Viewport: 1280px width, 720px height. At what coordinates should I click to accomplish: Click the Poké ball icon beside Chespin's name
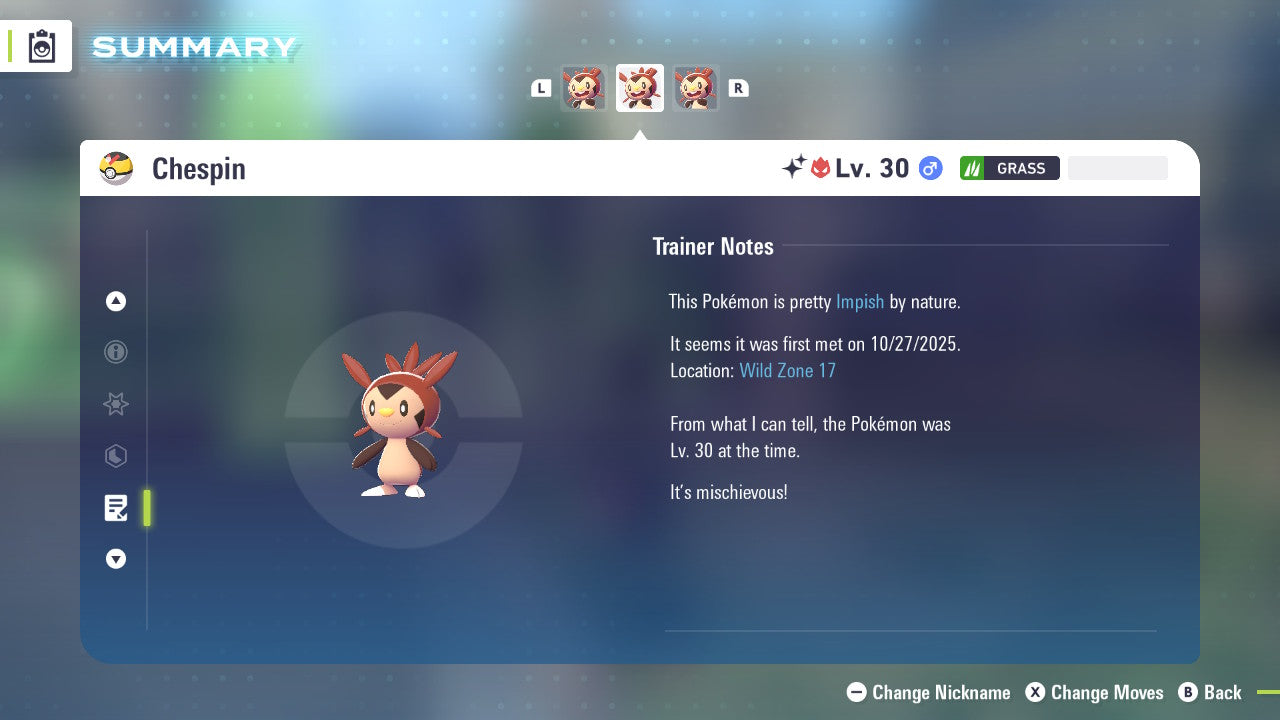[116, 168]
